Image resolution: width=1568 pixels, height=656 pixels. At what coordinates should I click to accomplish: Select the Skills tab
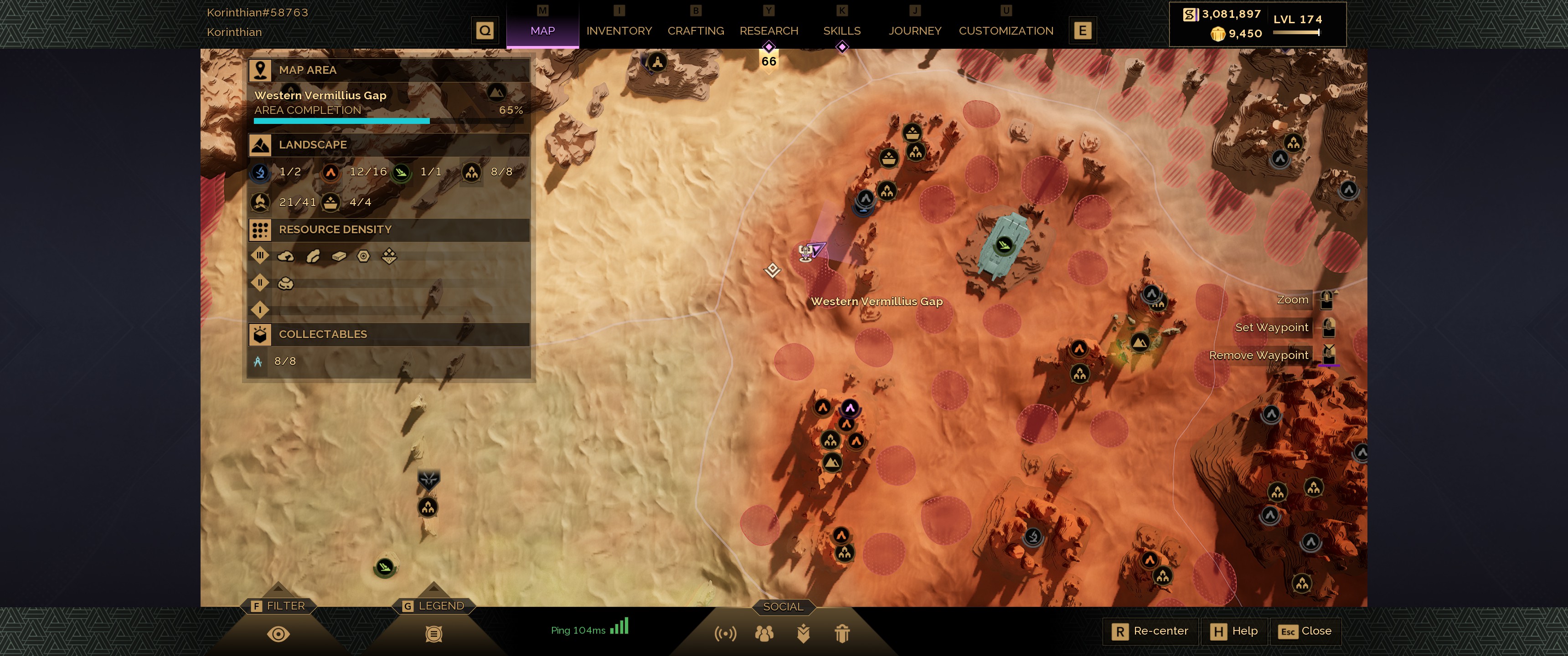click(x=841, y=31)
